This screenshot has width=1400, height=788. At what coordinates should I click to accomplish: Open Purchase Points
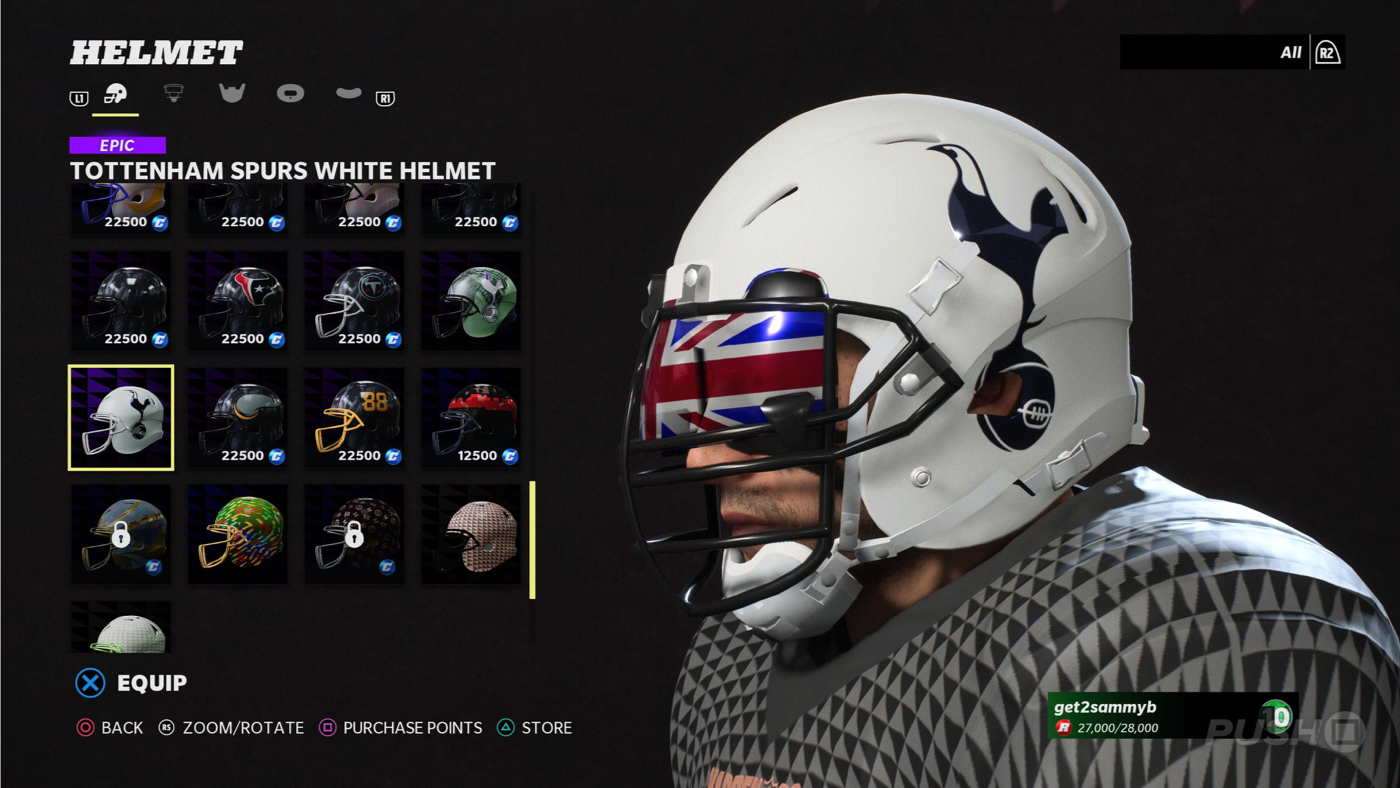400,728
